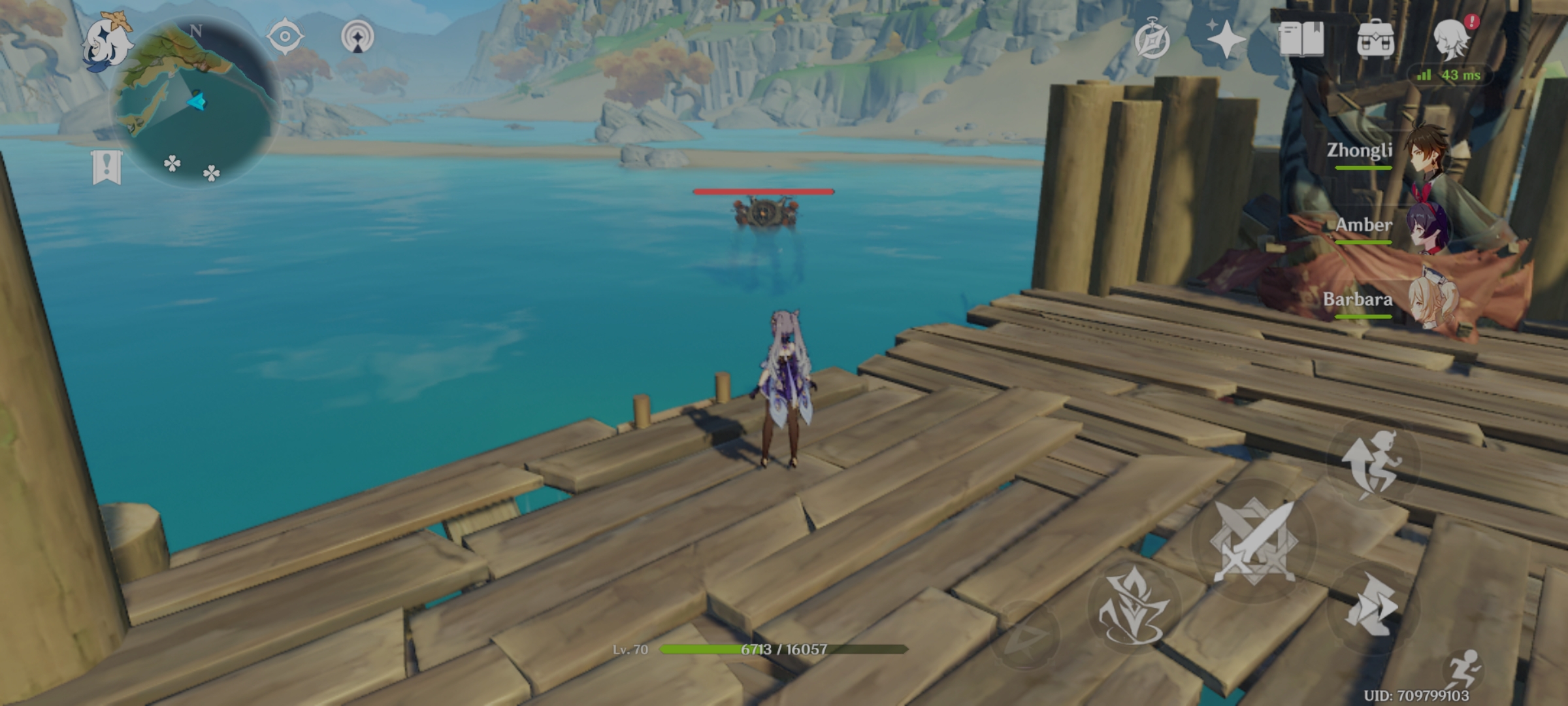Tap the sprint running figure button

coord(1463,668)
